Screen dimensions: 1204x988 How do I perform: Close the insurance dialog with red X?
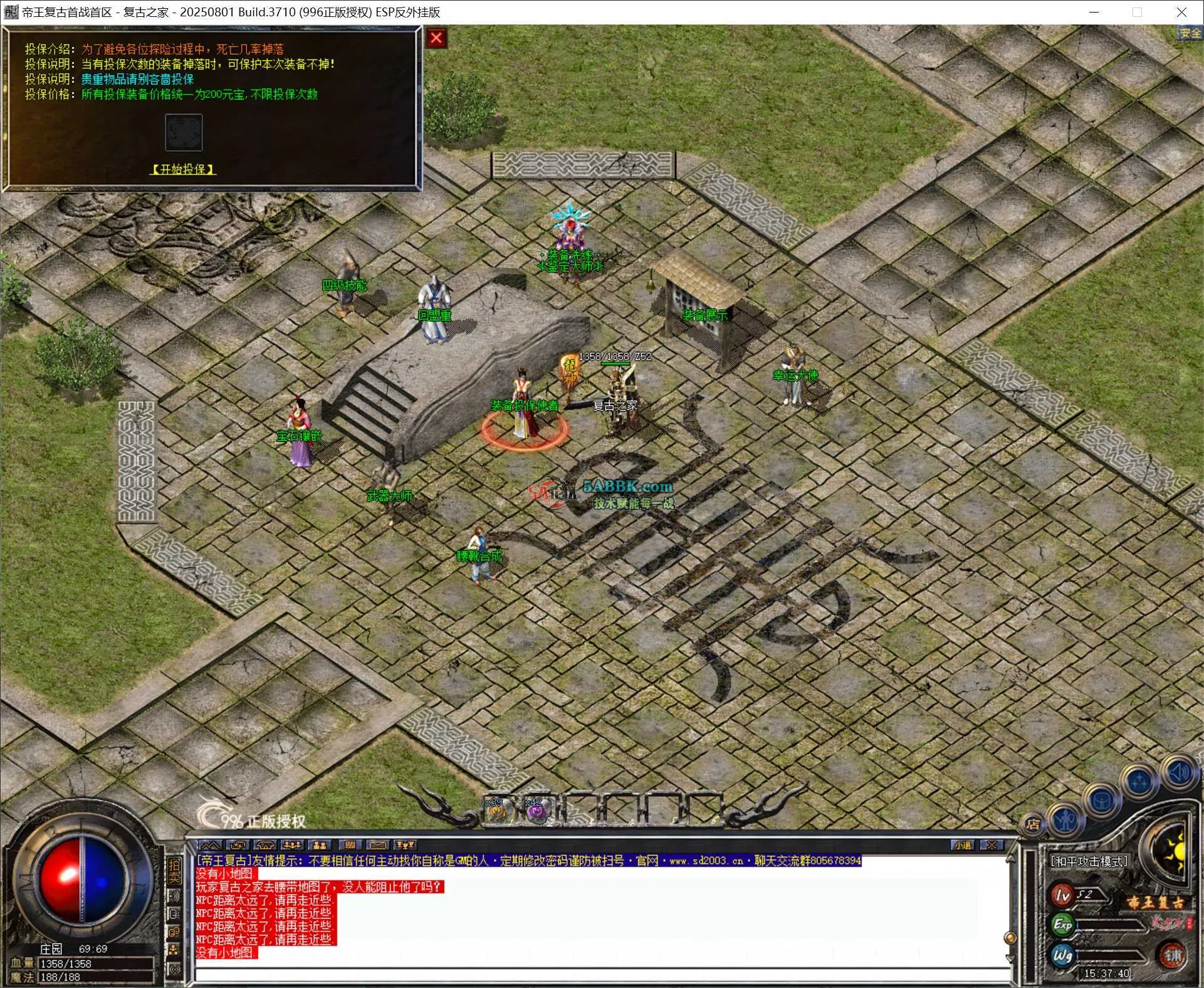point(436,38)
